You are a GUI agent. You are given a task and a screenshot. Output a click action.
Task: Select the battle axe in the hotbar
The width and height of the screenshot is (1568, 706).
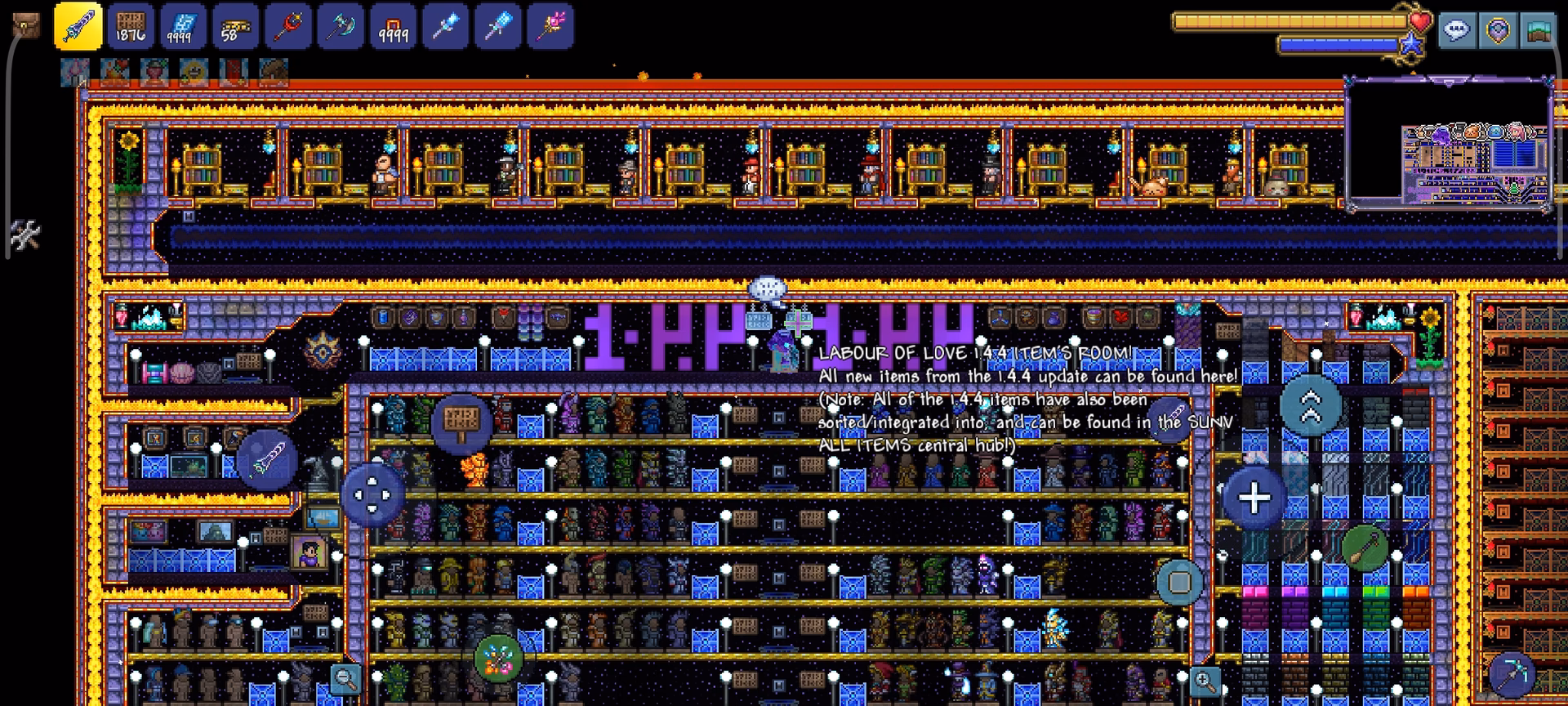click(341, 25)
